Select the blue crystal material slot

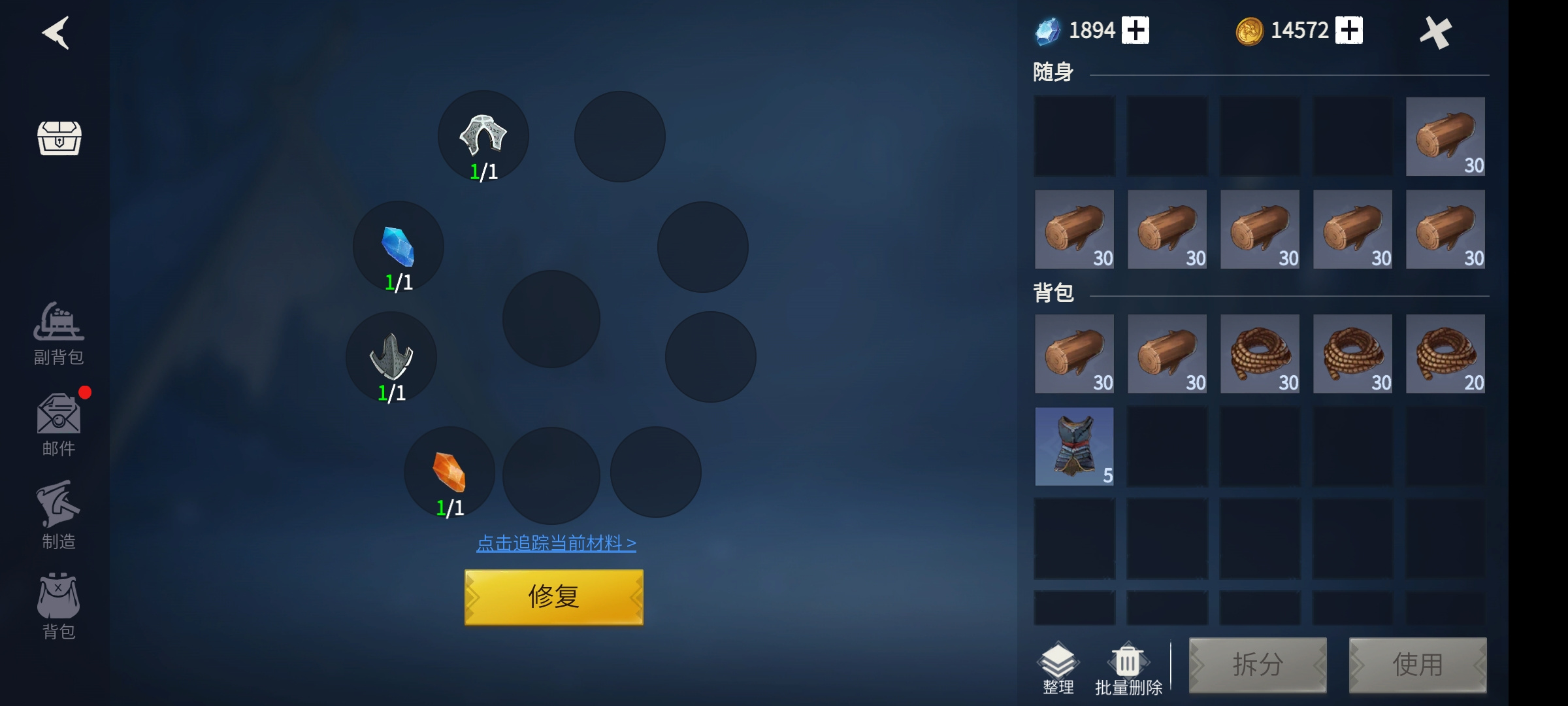399,247
